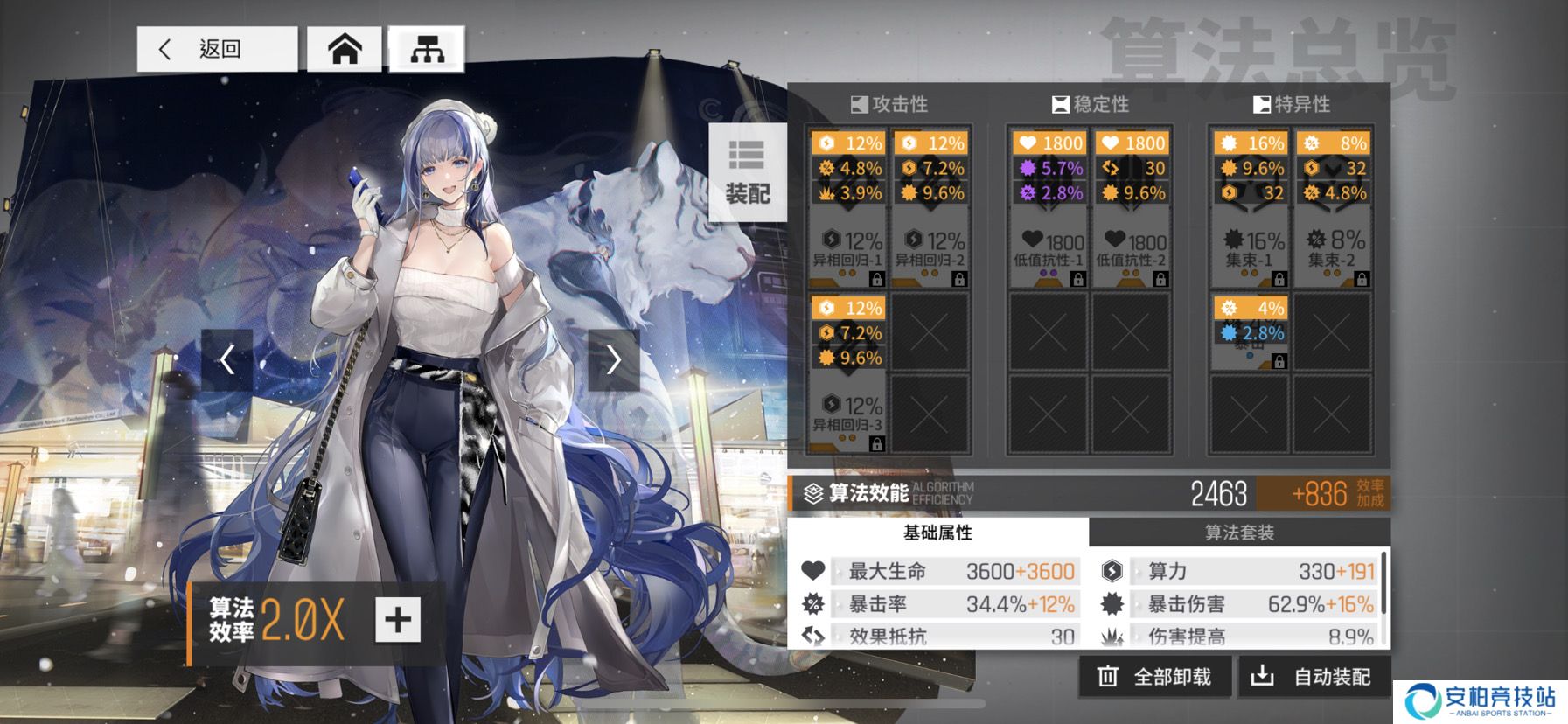The height and width of the screenshot is (724, 1568).
Task: Switch to the 基础属性 tab
Action: 937,533
